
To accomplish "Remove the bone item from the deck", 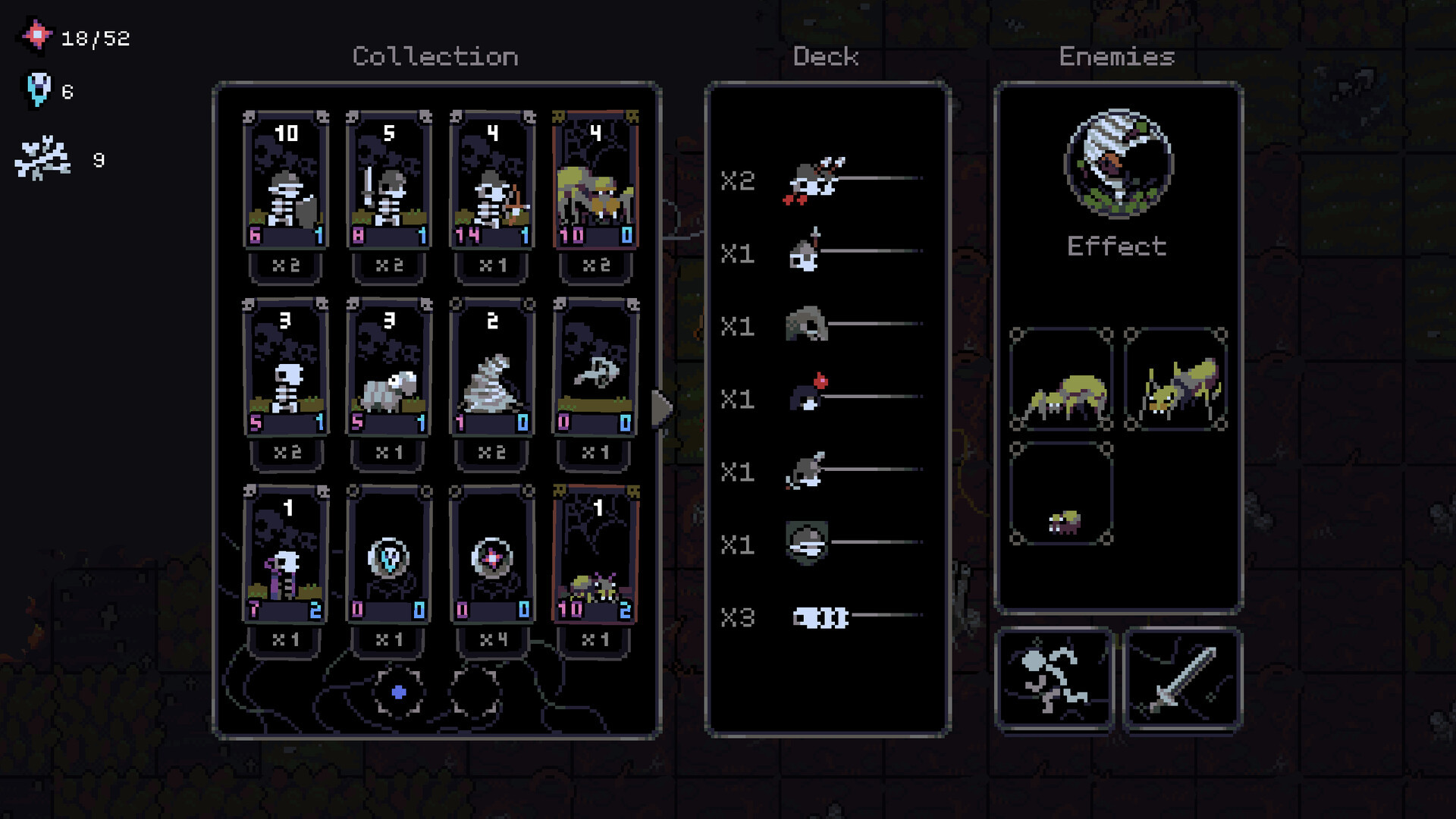I will (821, 617).
